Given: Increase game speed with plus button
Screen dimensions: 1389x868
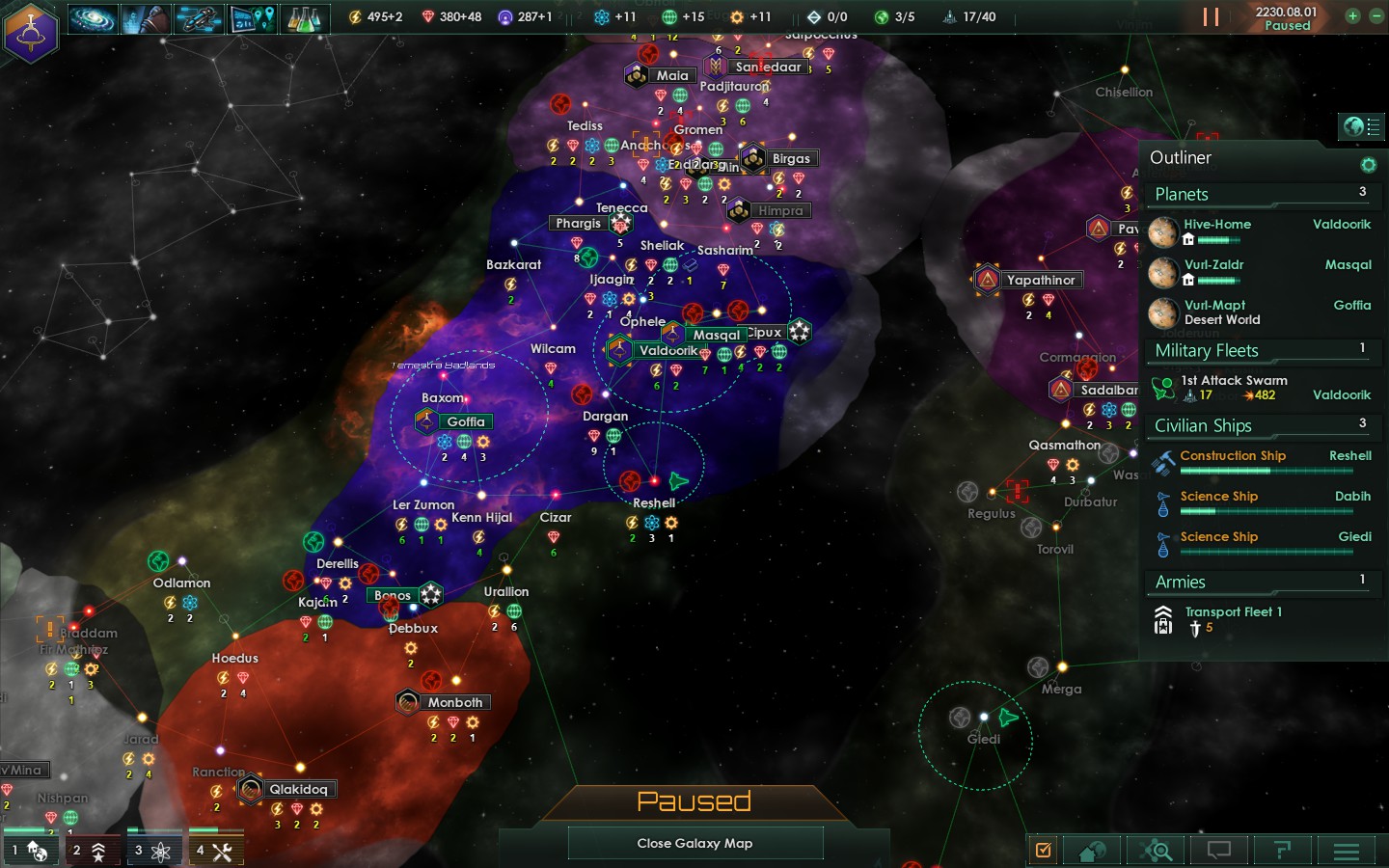Looking at the screenshot, I should 1352,16.
